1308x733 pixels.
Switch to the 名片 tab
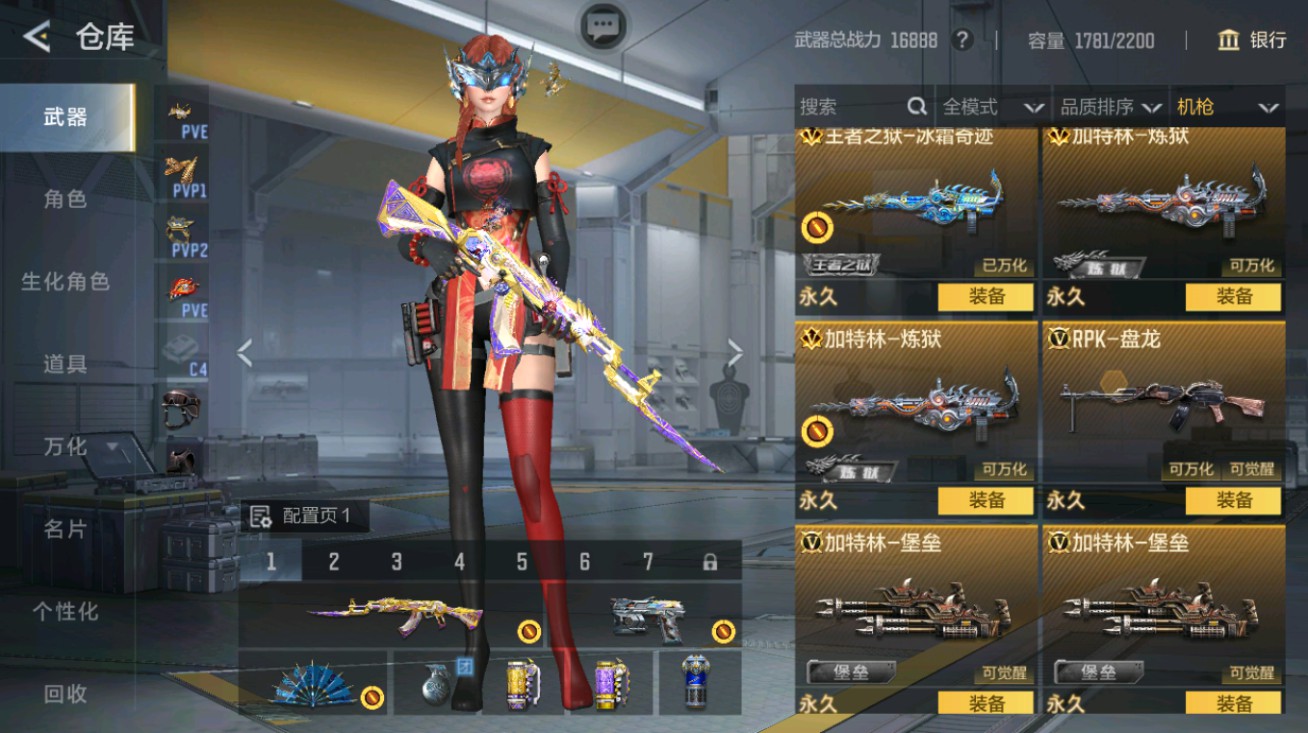(65, 529)
